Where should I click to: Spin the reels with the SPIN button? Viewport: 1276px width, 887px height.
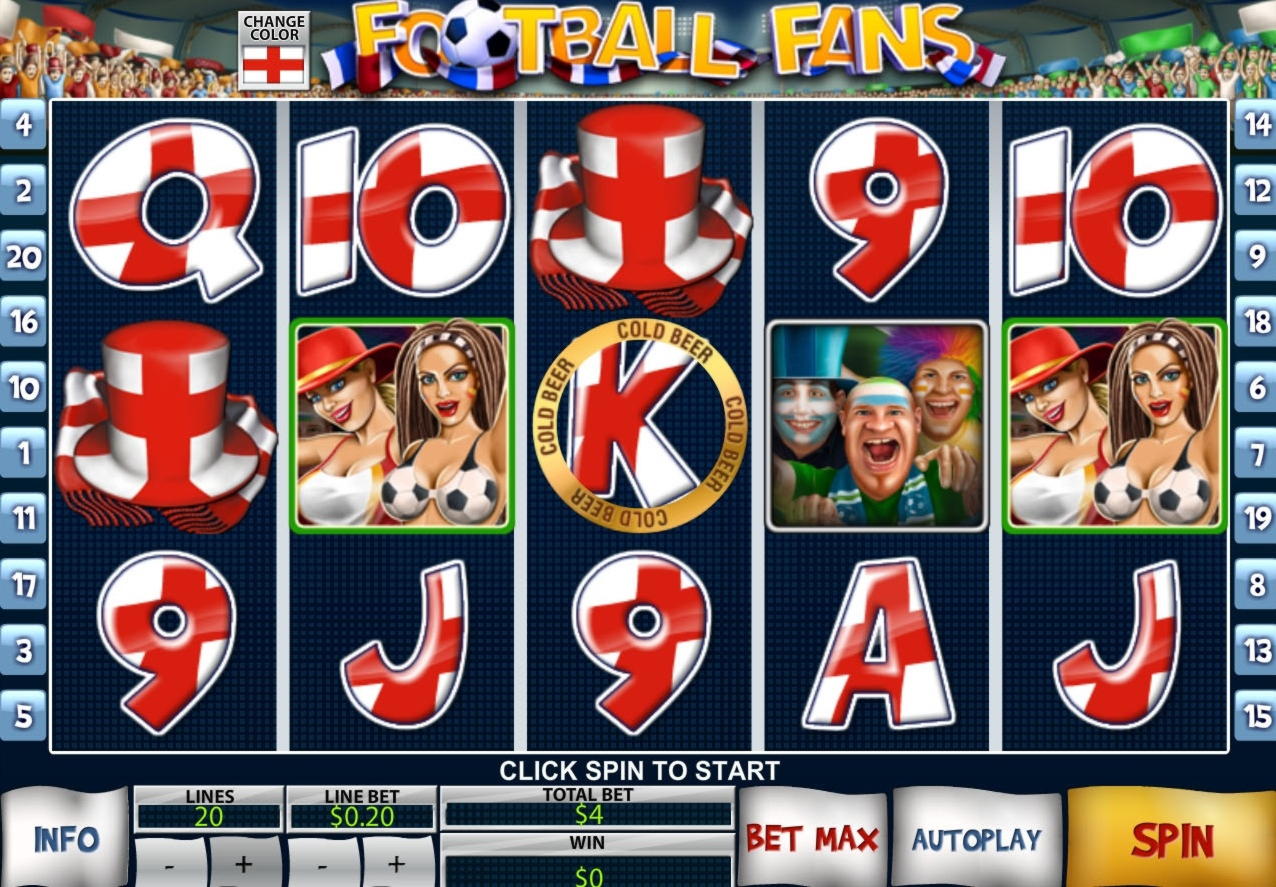click(1172, 840)
